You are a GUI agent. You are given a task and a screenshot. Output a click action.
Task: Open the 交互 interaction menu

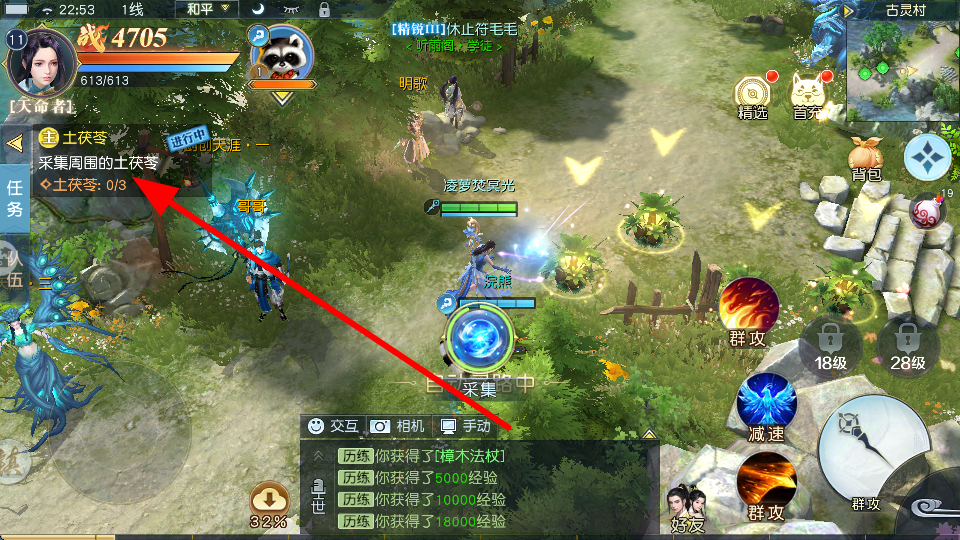pyautogui.click(x=333, y=426)
